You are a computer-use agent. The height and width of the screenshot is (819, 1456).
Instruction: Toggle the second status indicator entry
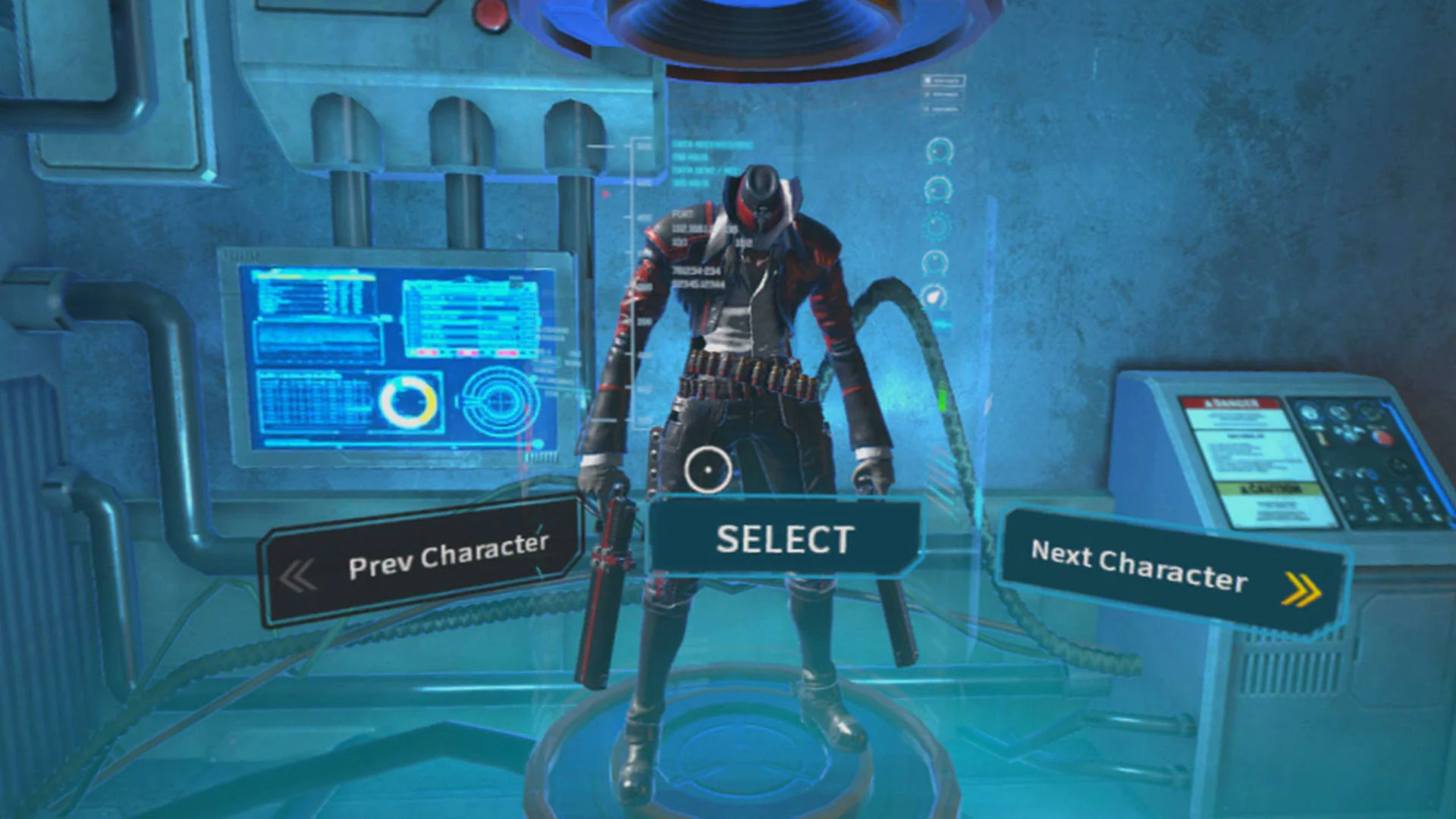pyautogui.click(x=943, y=95)
